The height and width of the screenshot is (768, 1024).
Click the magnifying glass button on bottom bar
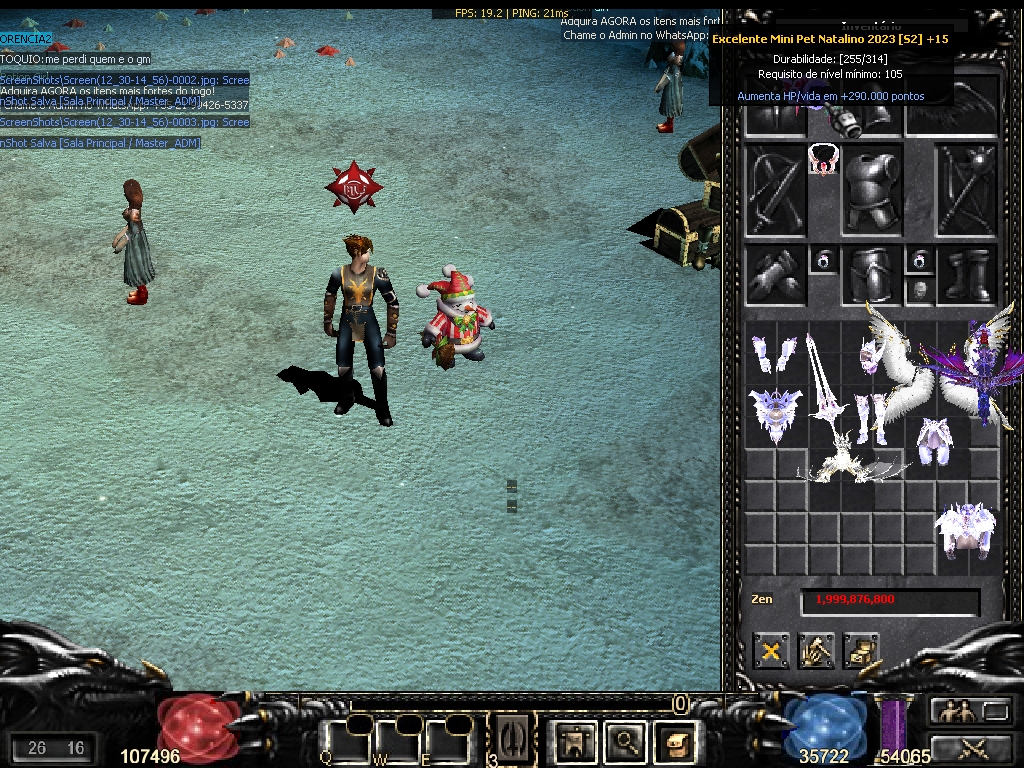pos(626,741)
